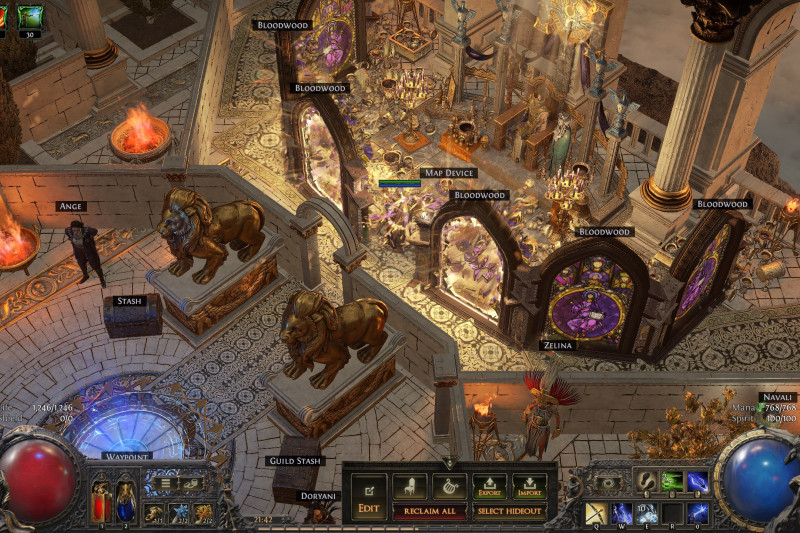This screenshot has height=533, width=800.
Task: Click the button beside the three-line menu
Action: (x=190, y=483)
